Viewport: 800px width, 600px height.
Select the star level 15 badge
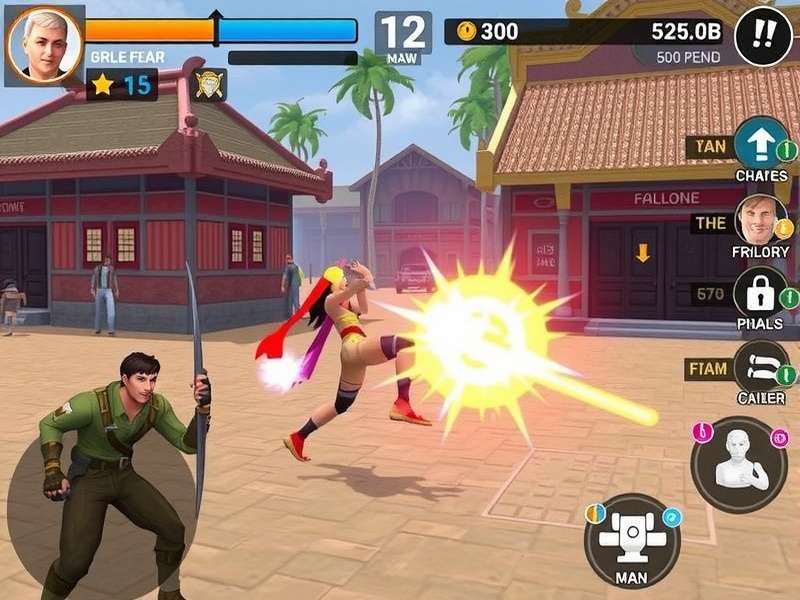pos(122,85)
